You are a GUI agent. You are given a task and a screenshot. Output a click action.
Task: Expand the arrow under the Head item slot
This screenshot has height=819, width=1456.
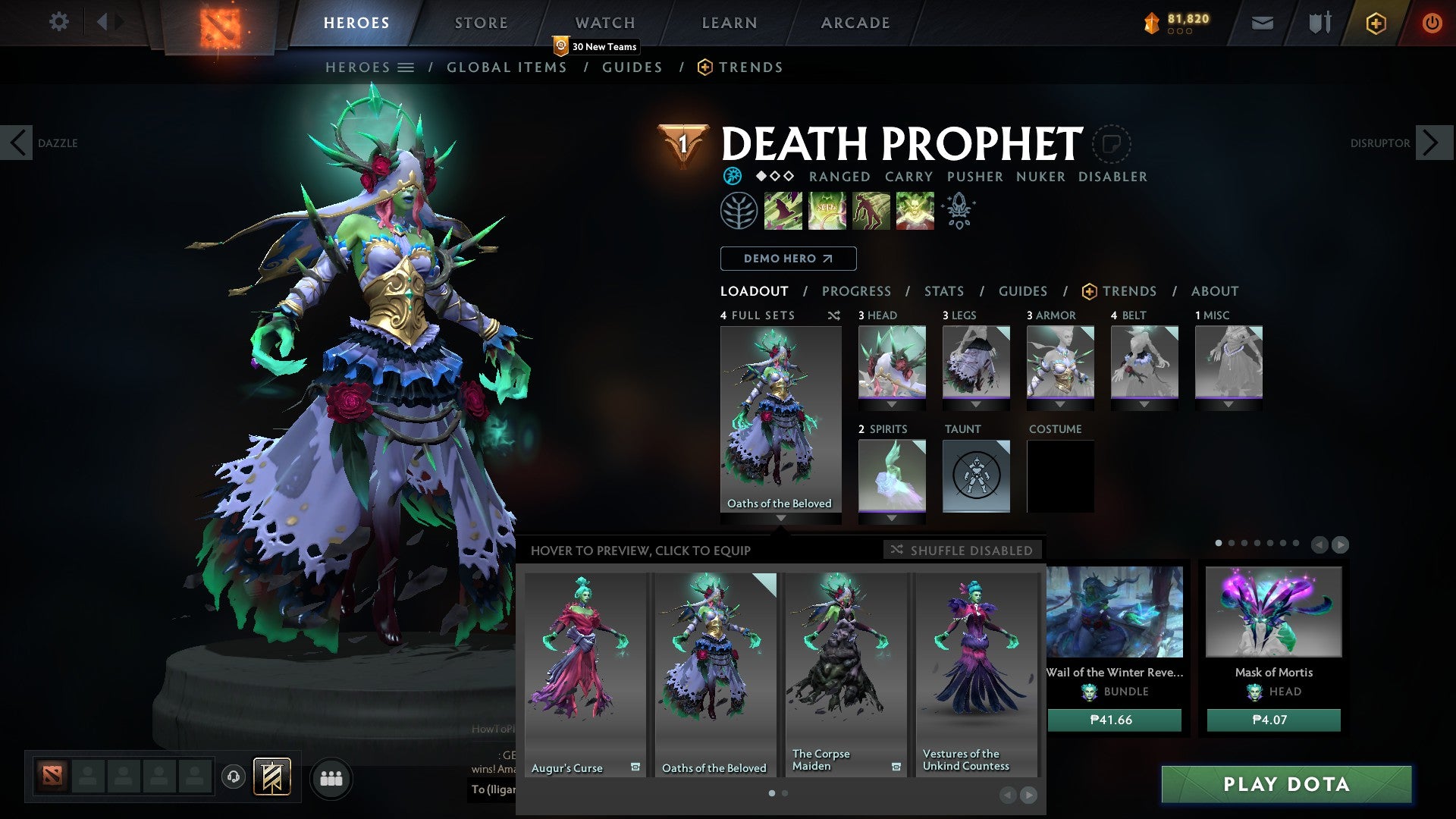coord(891,404)
